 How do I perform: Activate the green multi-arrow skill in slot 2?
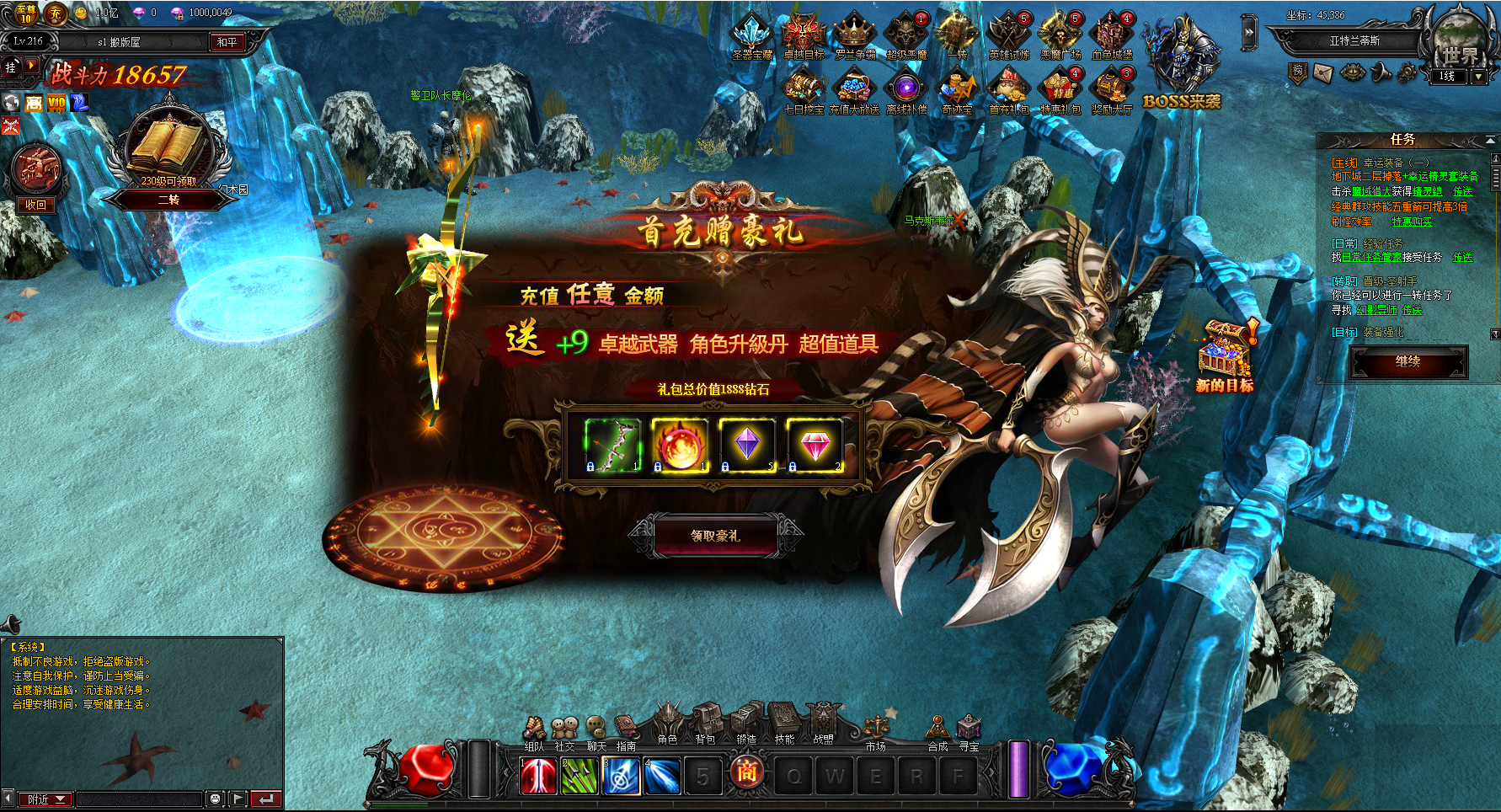pyautogui.click(x=580, y=776)
